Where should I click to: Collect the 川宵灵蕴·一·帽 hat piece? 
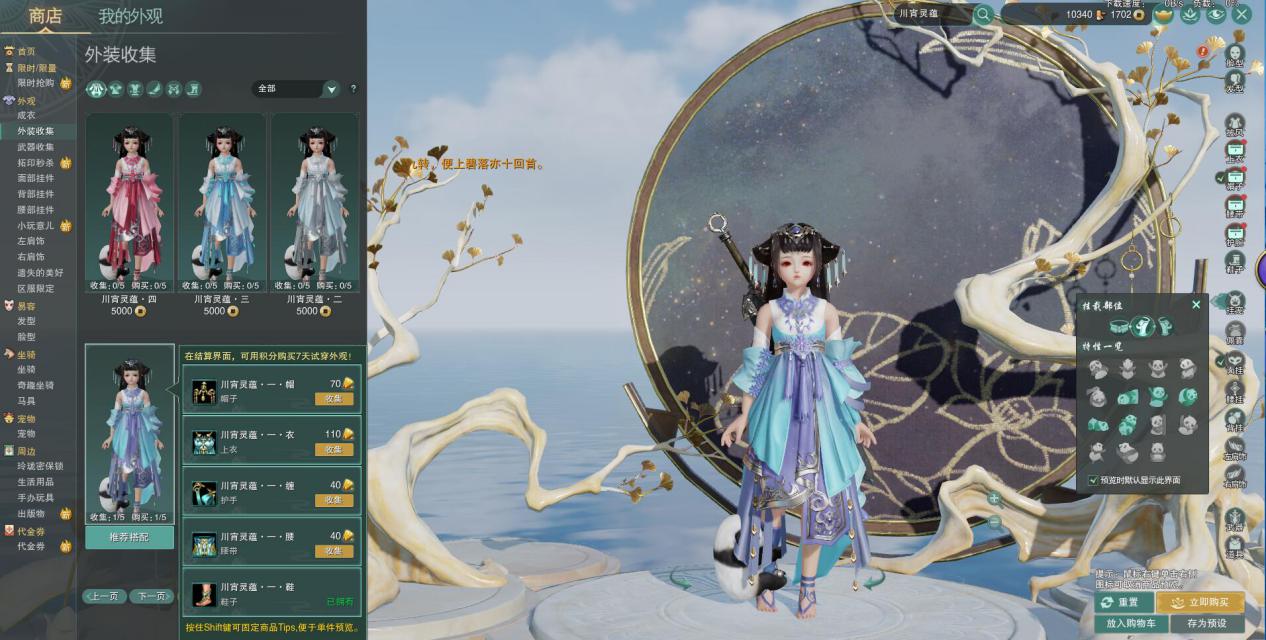(x=334, y=399)
